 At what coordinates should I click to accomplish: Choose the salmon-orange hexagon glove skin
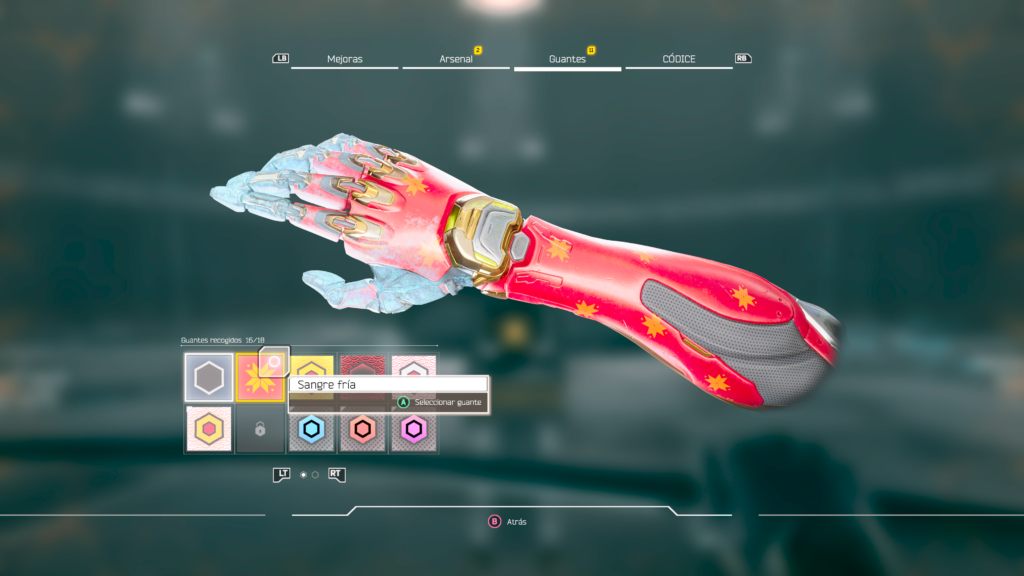(363, 430)
